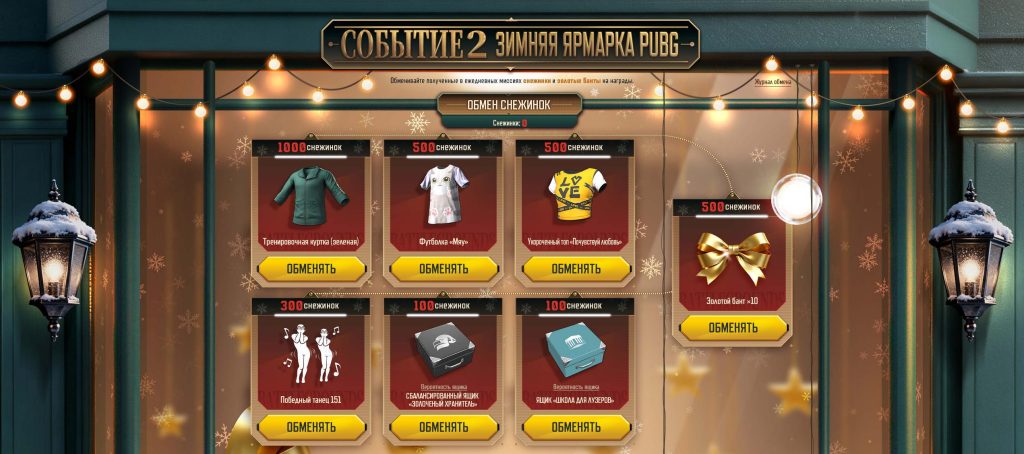Select the yellow LOVE top image

575,196
